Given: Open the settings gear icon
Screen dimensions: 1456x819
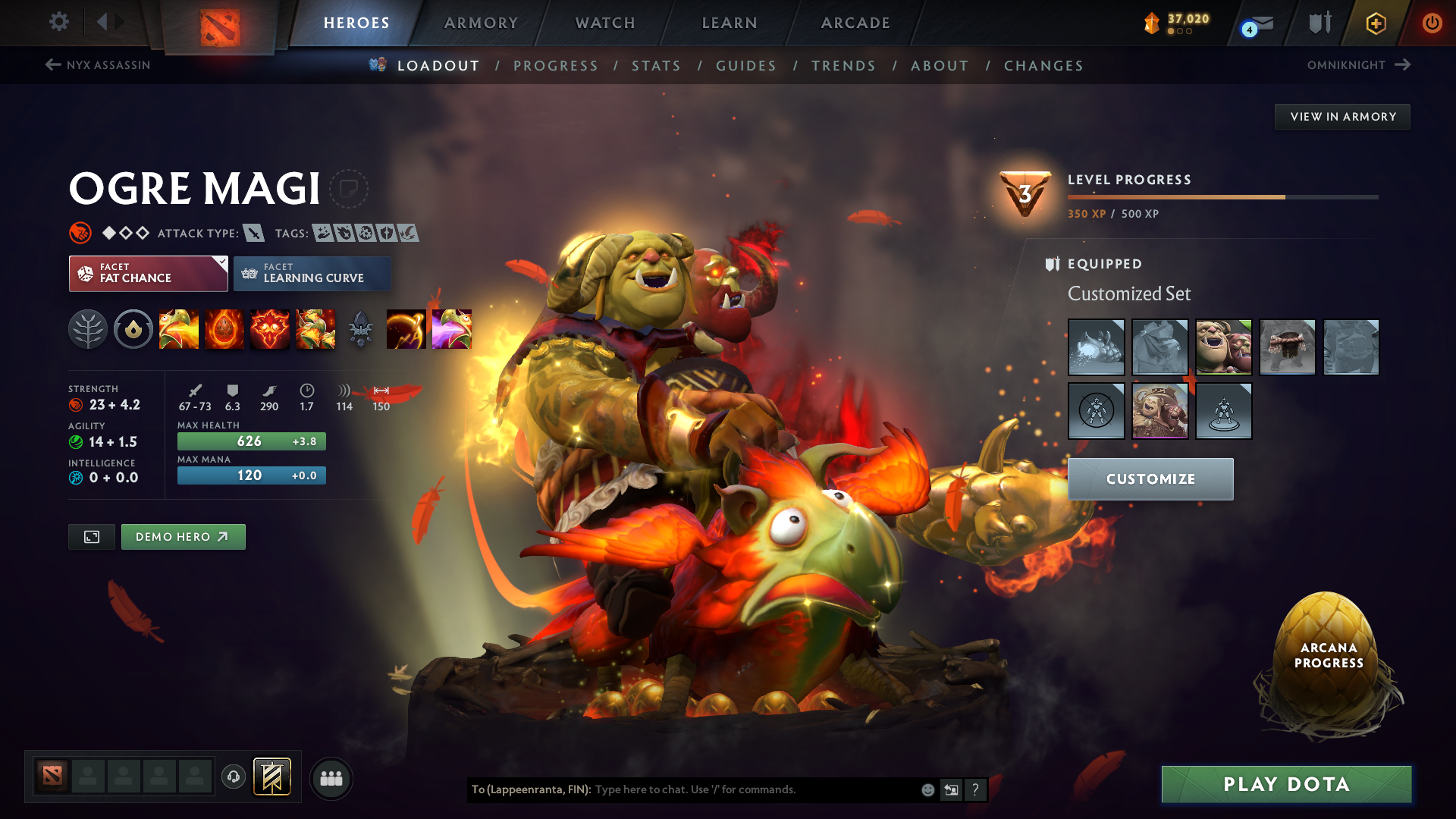Looking at the screenshot, I should [x=59, y=22].
